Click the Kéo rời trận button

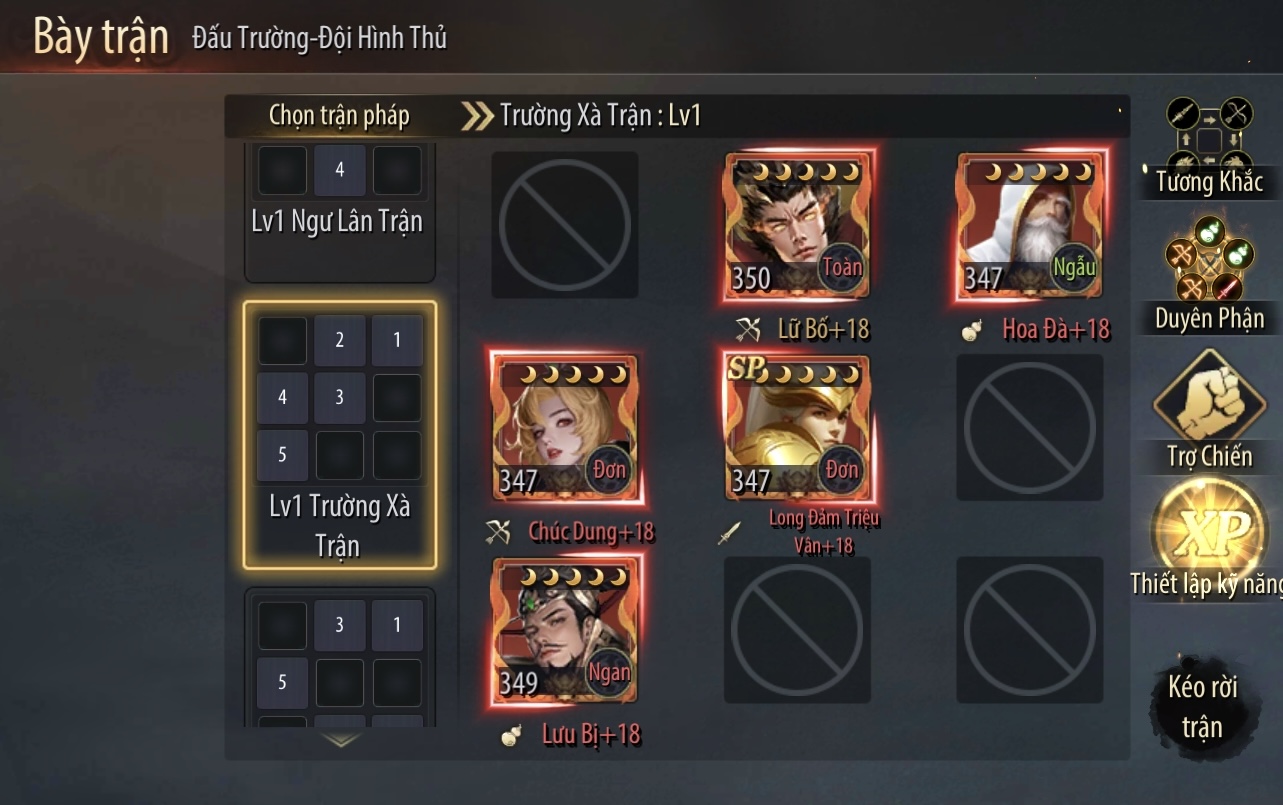[x=1202, y=705]
